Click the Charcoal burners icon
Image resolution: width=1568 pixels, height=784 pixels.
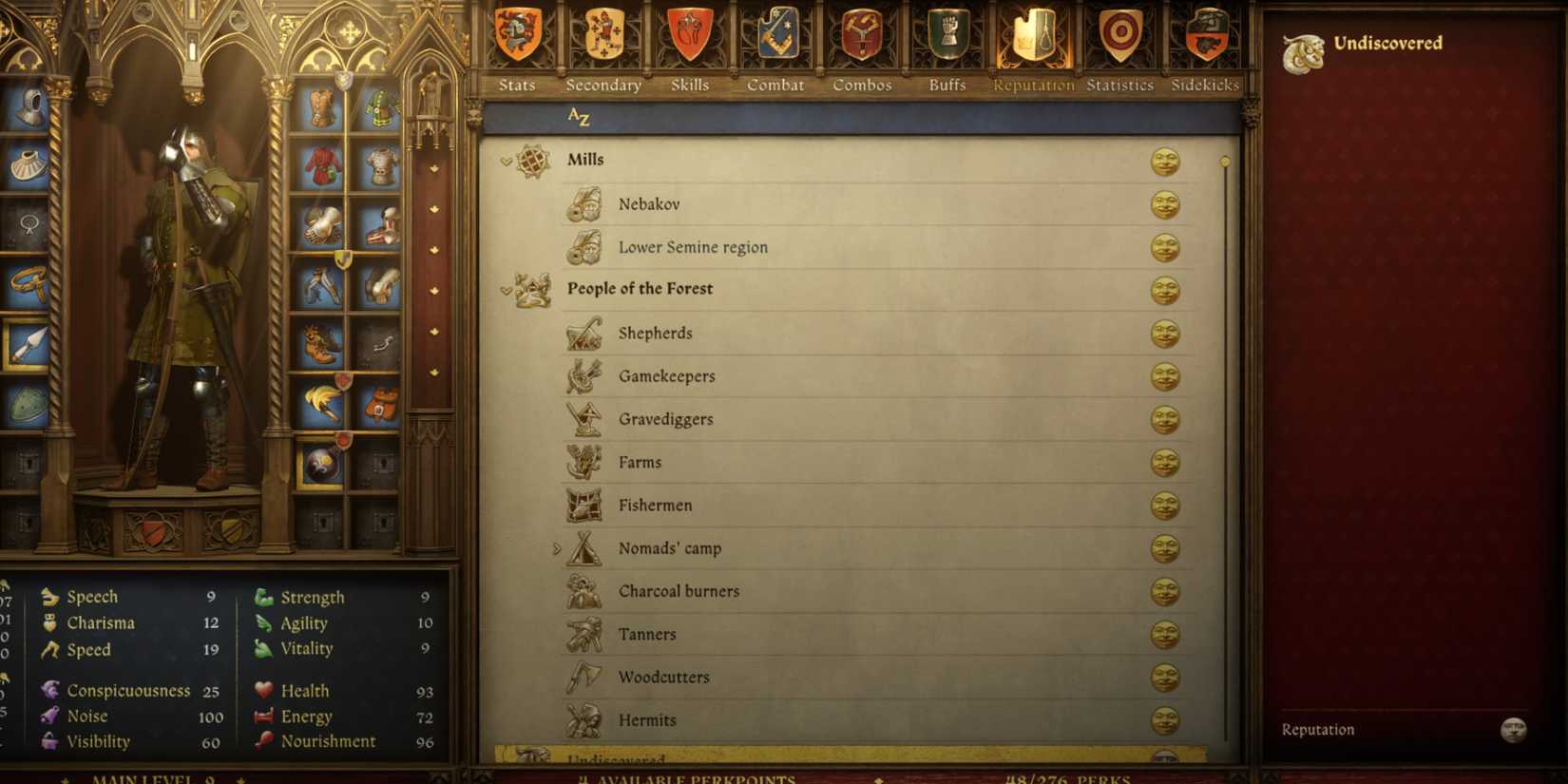pos(581,590)
